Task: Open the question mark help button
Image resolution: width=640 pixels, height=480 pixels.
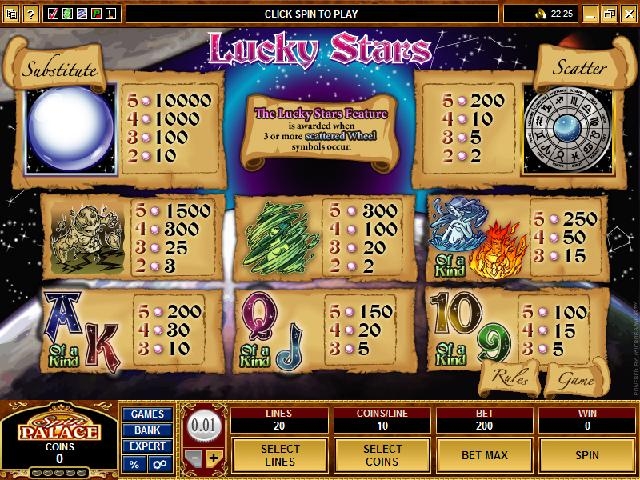Action: (x=31, y=13)
